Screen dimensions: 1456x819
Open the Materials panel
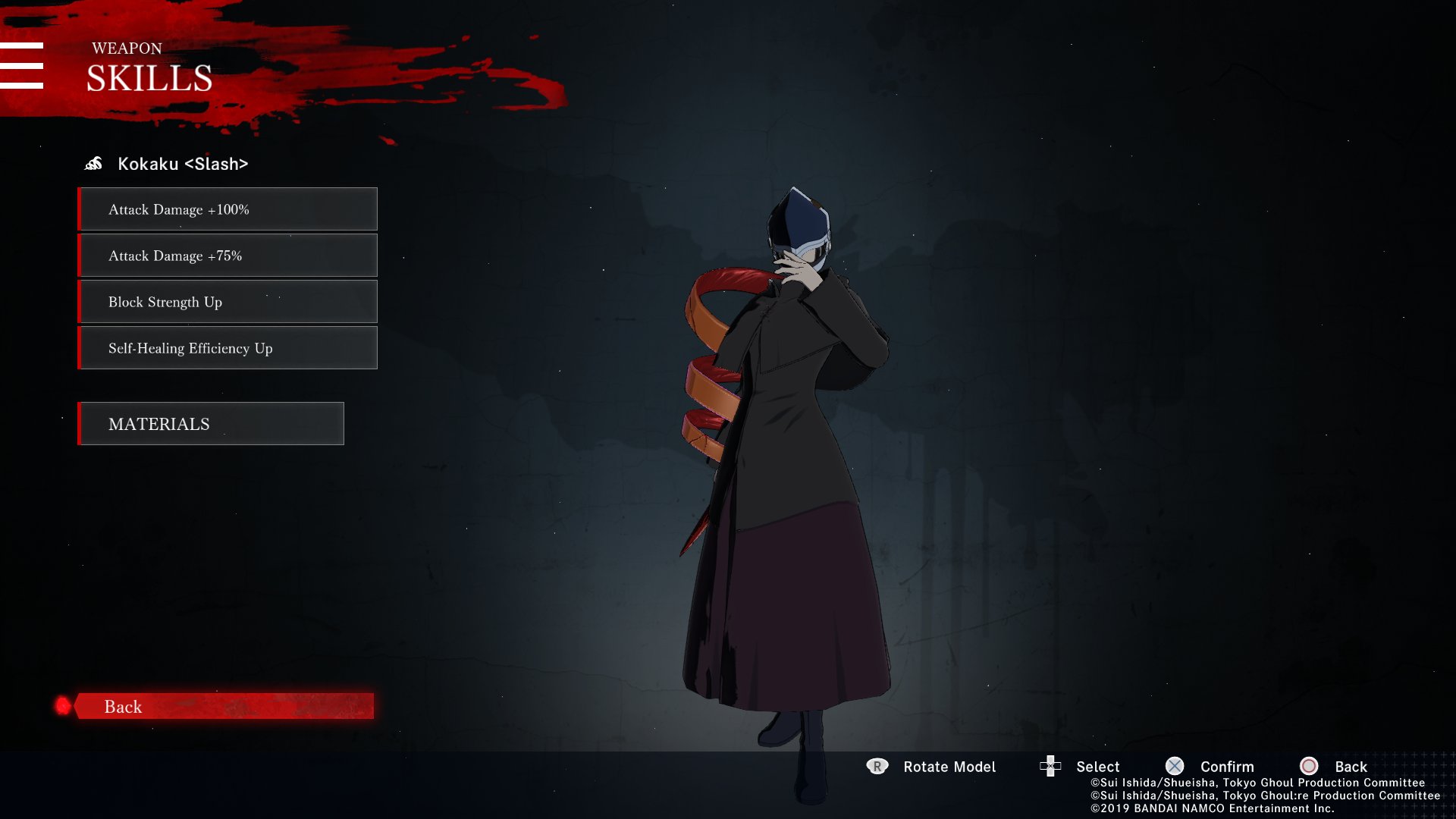pyautogui.click(x=211, y=424)
